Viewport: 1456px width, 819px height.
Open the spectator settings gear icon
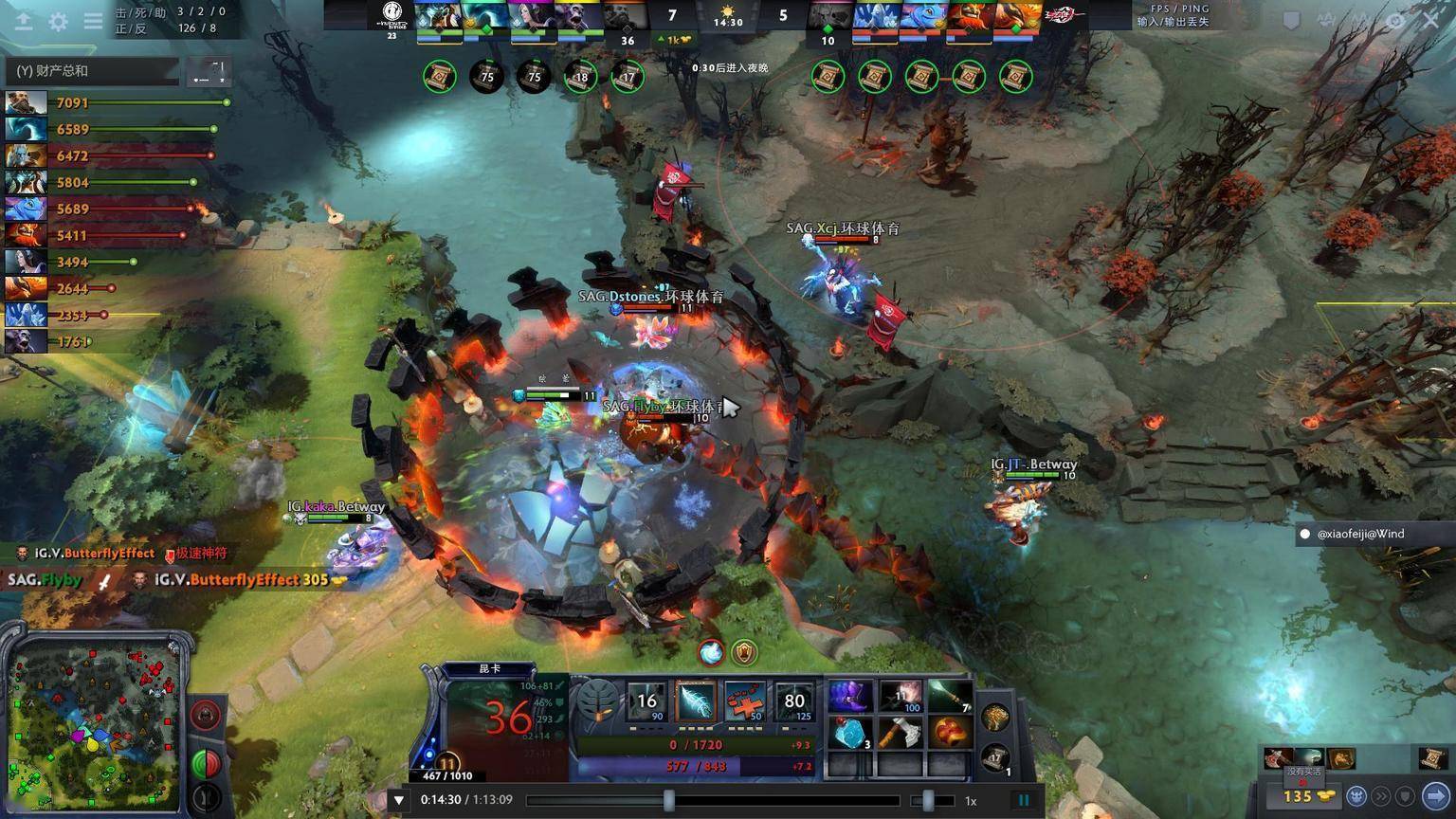click(58, 22)
